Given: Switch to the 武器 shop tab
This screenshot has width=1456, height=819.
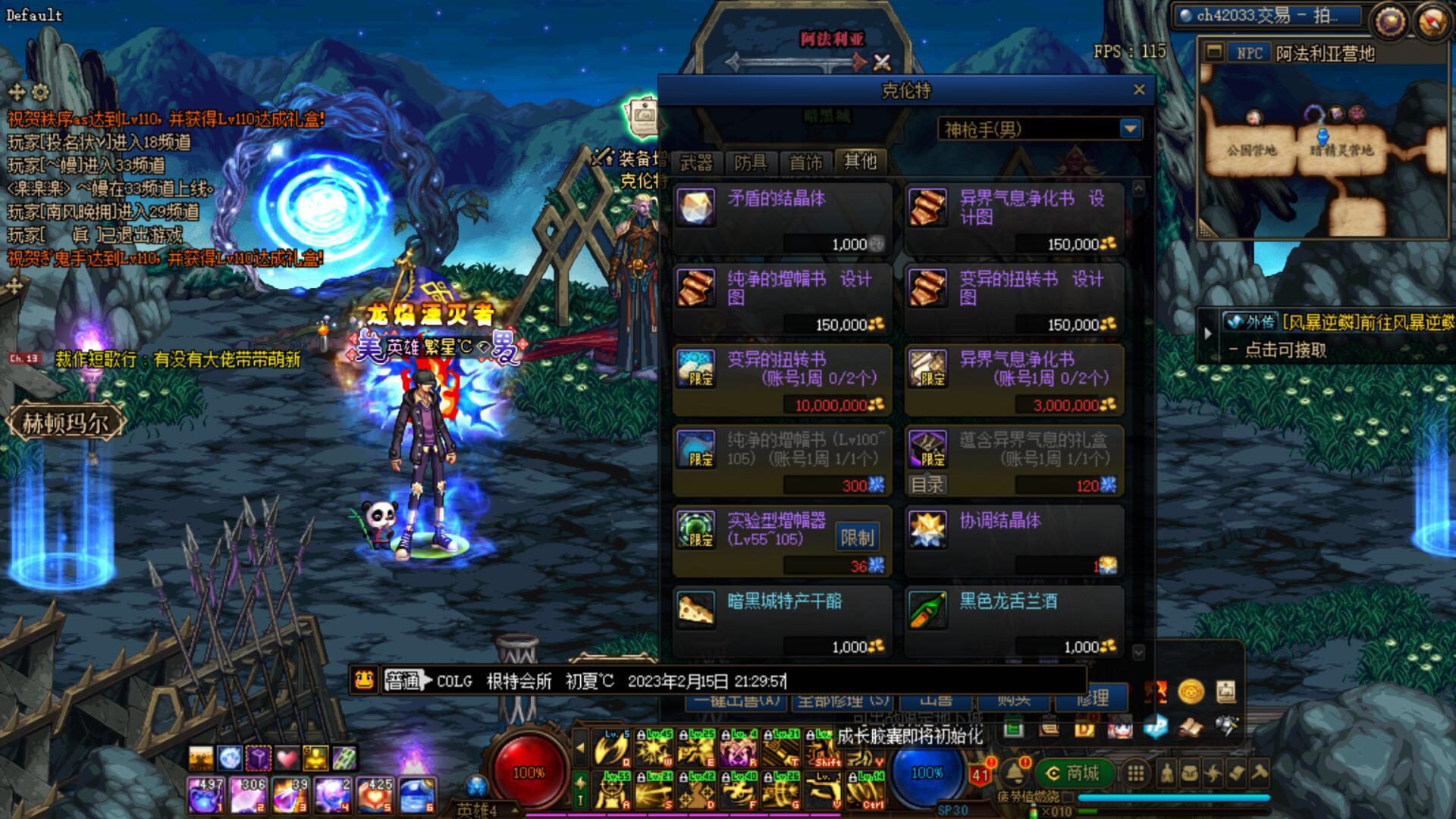Looking at the screenshot, I should (x=696, y=162).
